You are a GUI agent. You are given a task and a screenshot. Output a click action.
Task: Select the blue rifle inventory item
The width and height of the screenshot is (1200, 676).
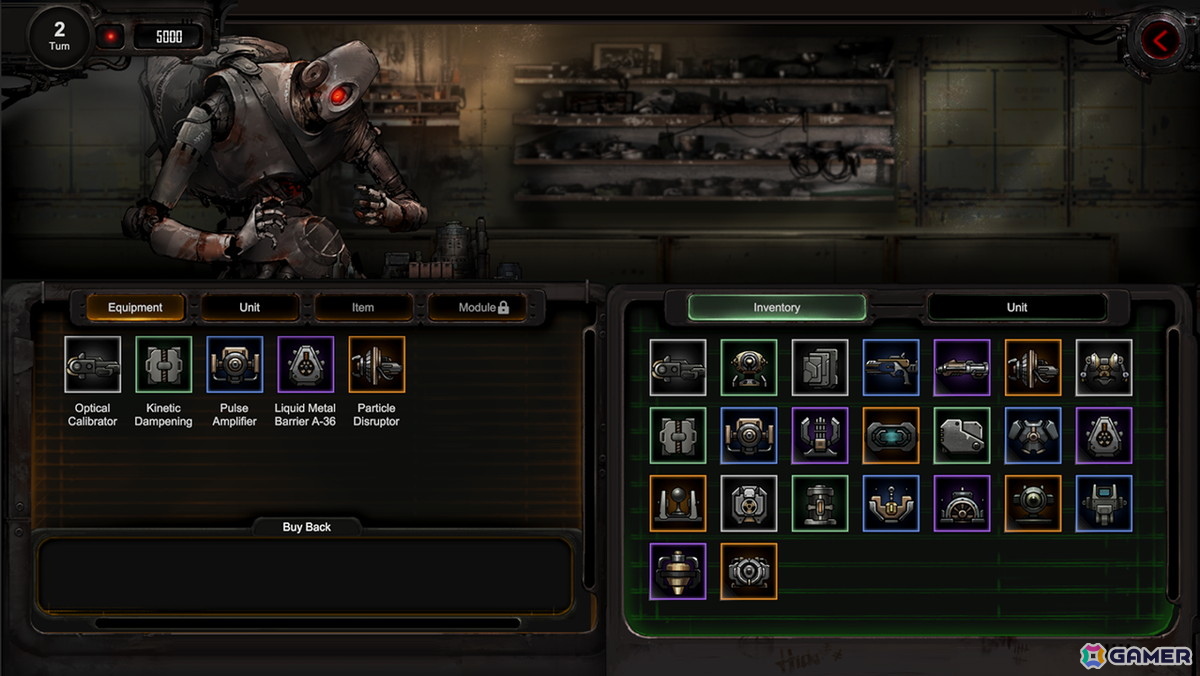pos(891,368)
